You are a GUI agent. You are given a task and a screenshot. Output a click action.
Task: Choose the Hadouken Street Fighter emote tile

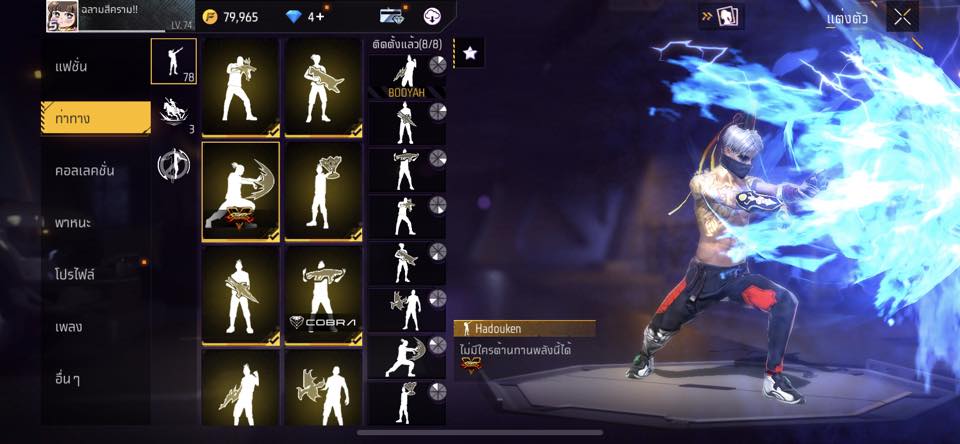(240, 191)
